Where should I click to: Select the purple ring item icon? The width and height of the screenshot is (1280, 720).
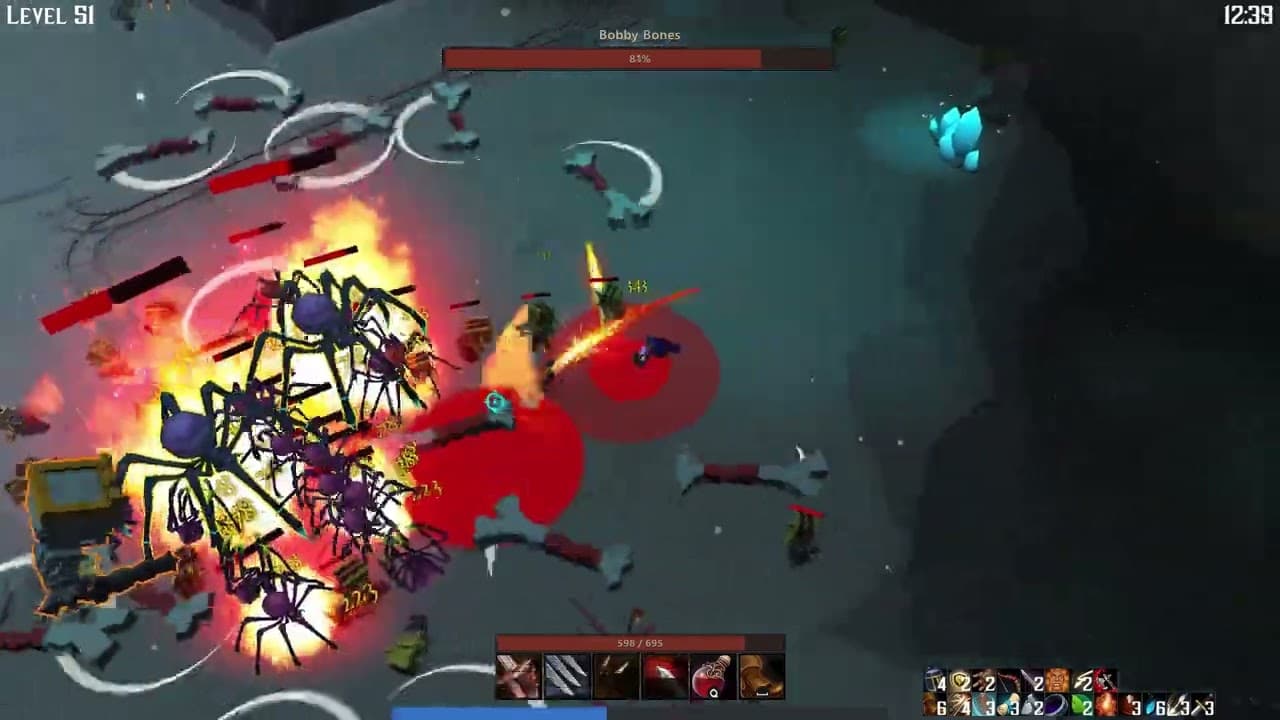[x=1055, y=703]
